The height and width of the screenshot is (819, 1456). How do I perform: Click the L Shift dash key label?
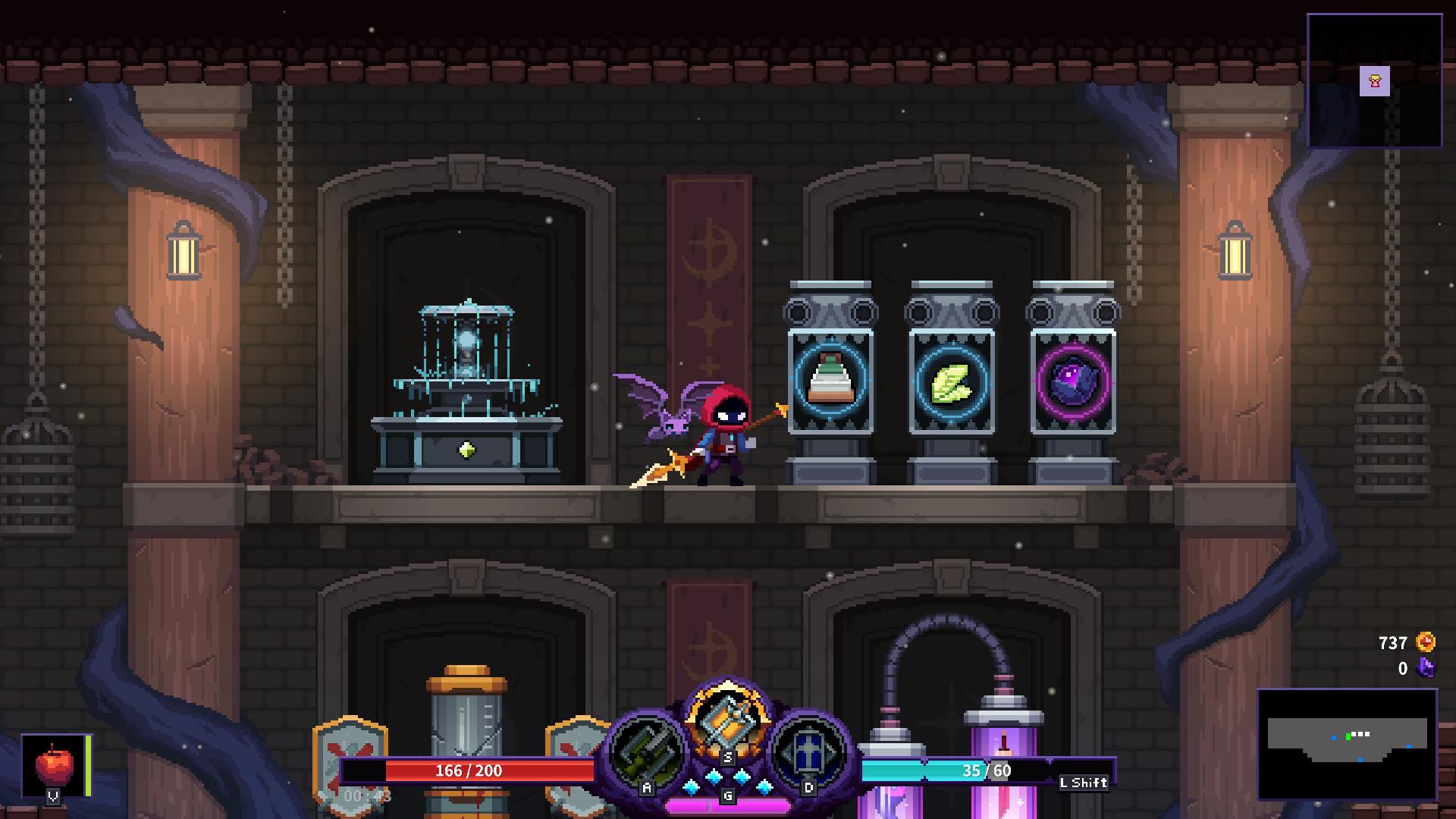point(1082,782)
